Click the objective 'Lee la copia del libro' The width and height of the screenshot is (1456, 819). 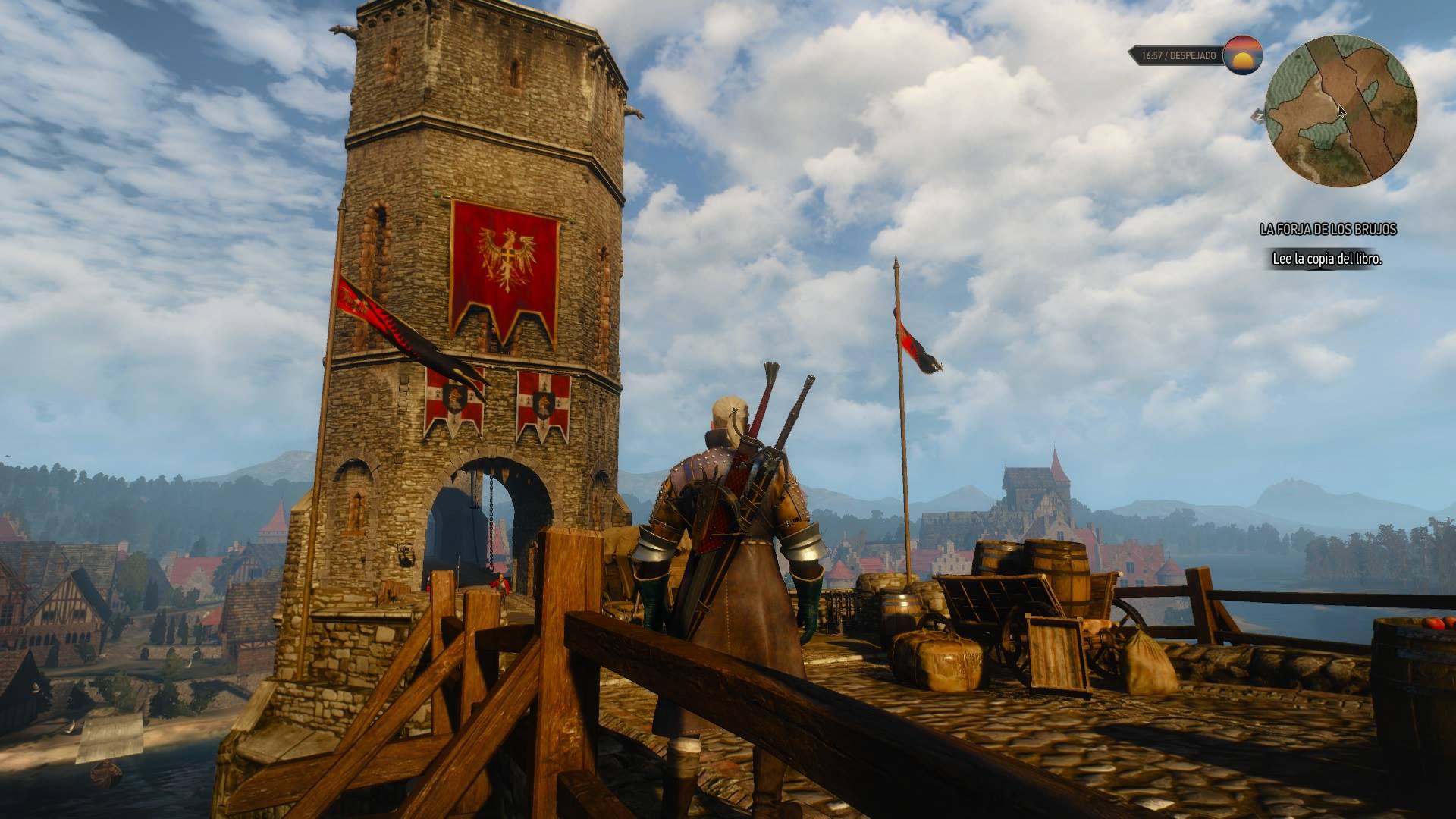point(1326,259)
